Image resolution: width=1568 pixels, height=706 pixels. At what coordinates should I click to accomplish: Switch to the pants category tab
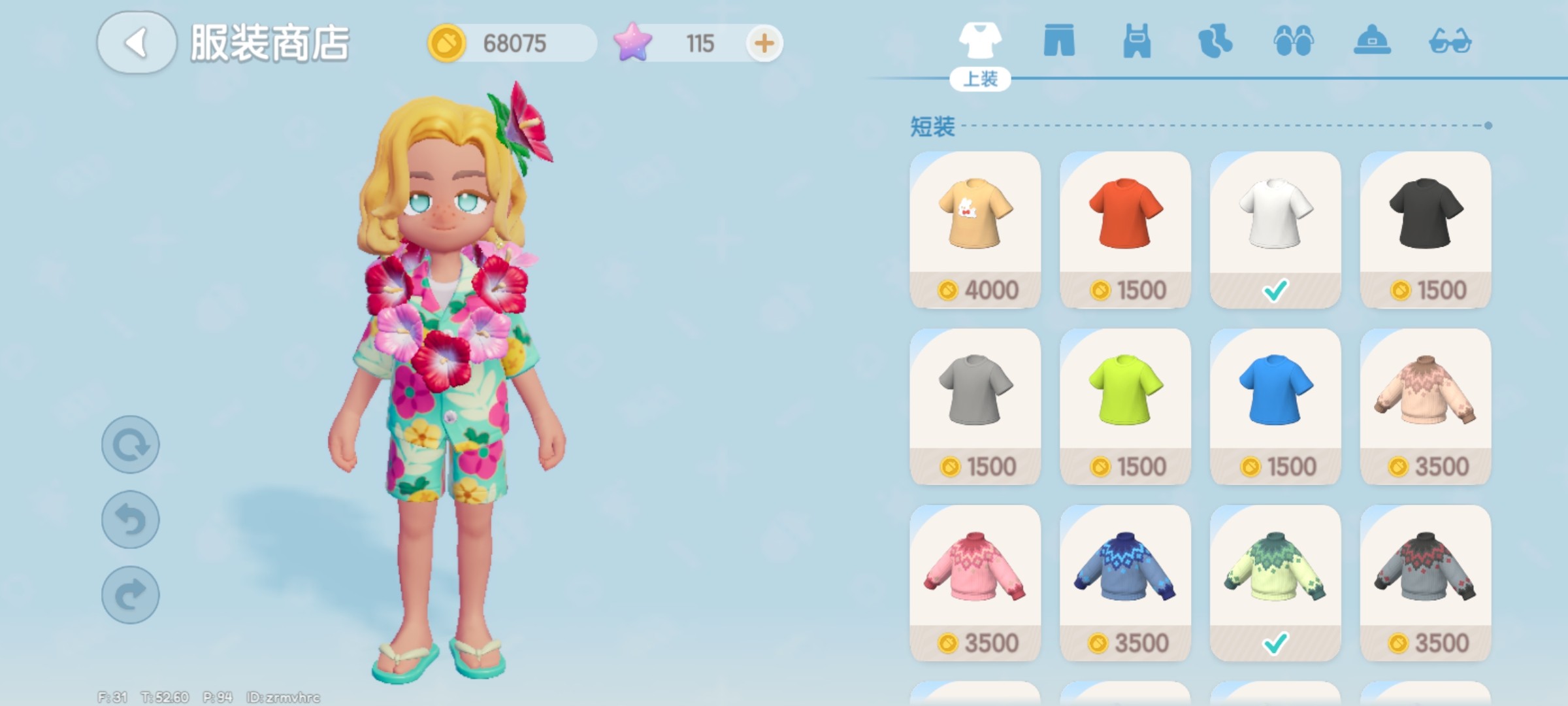point(1059,41)
